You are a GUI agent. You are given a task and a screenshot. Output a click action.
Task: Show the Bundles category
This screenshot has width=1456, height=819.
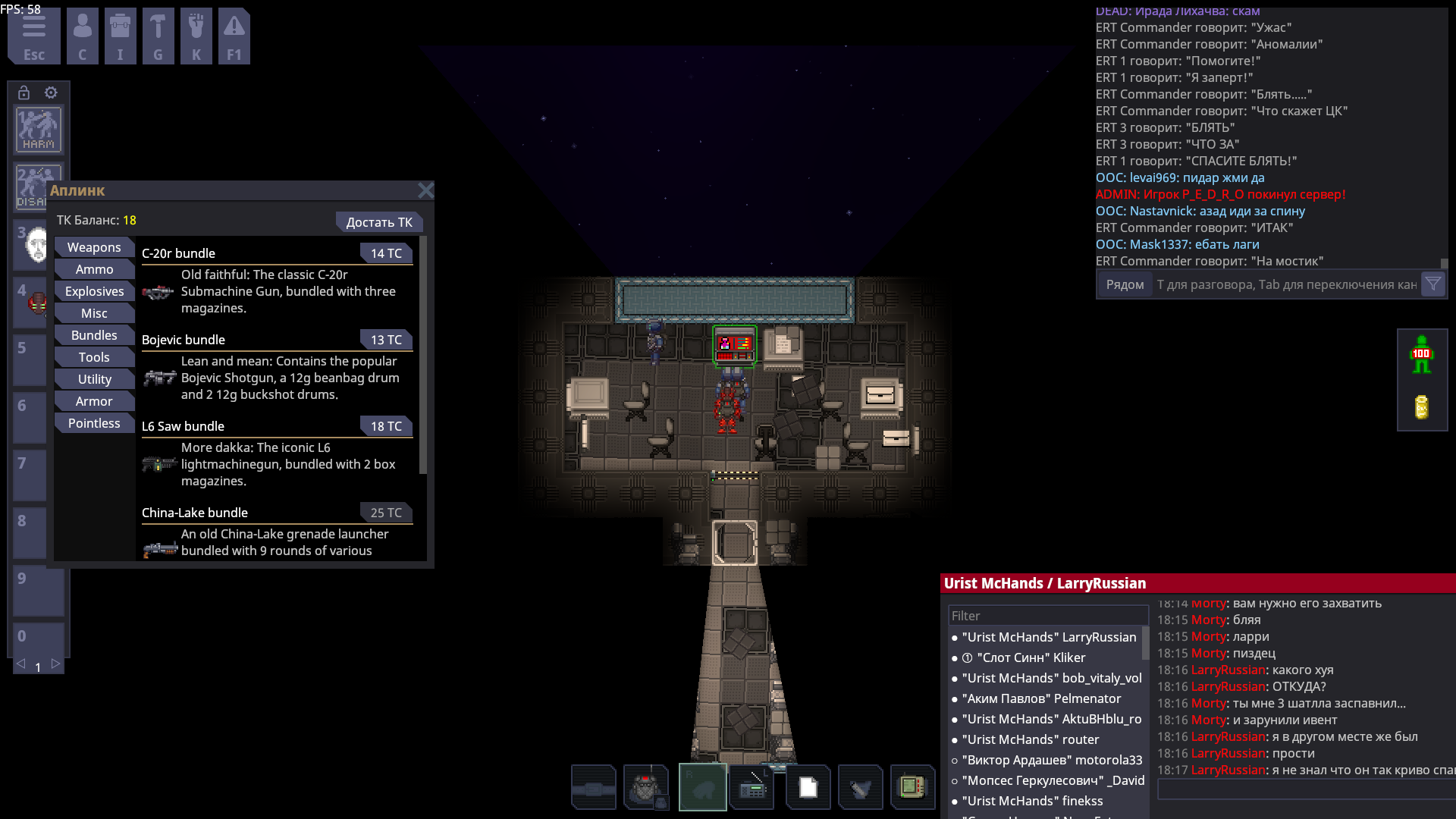[94, 335]
